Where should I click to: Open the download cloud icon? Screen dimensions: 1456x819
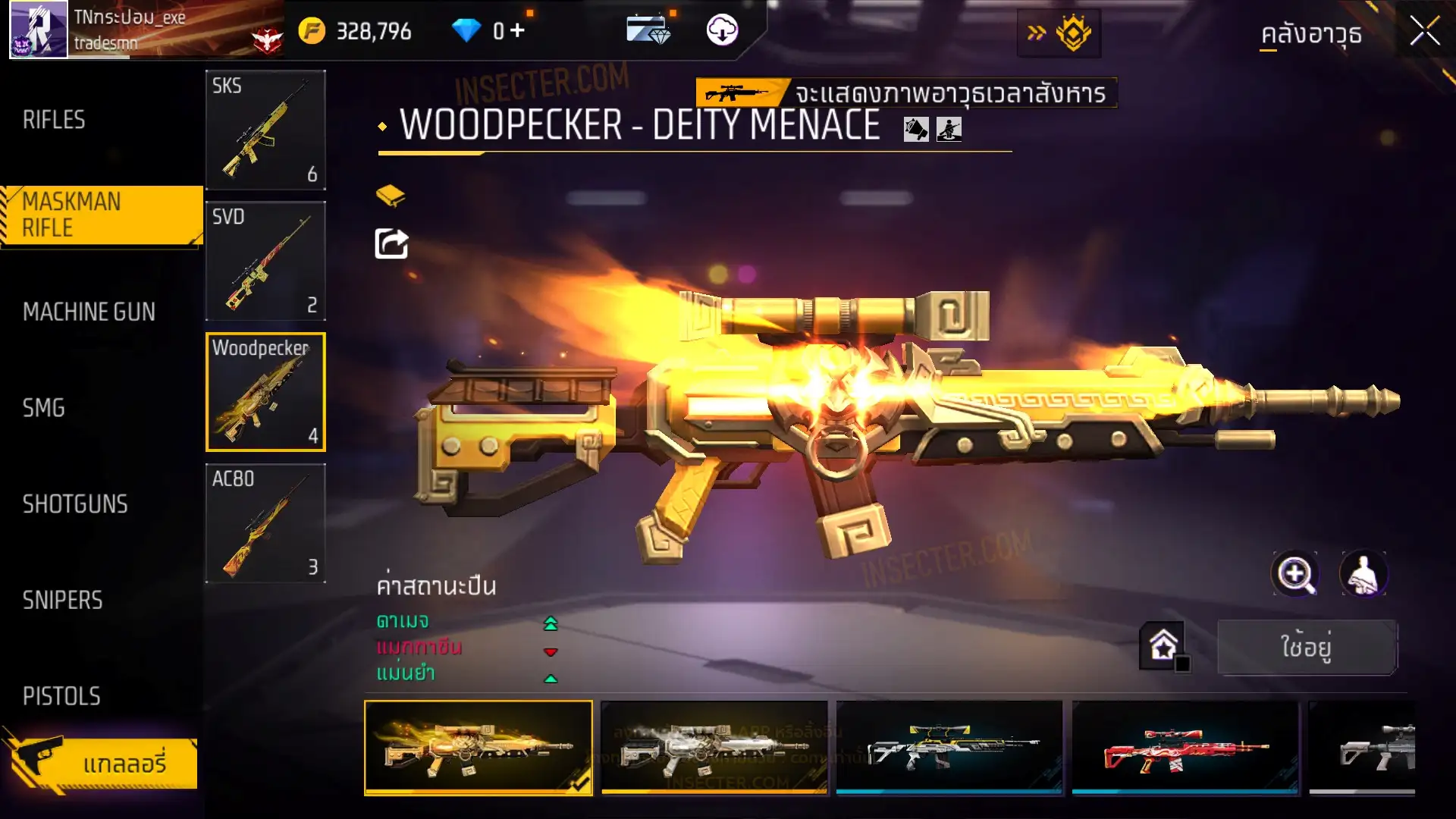[x=722, y=30]
